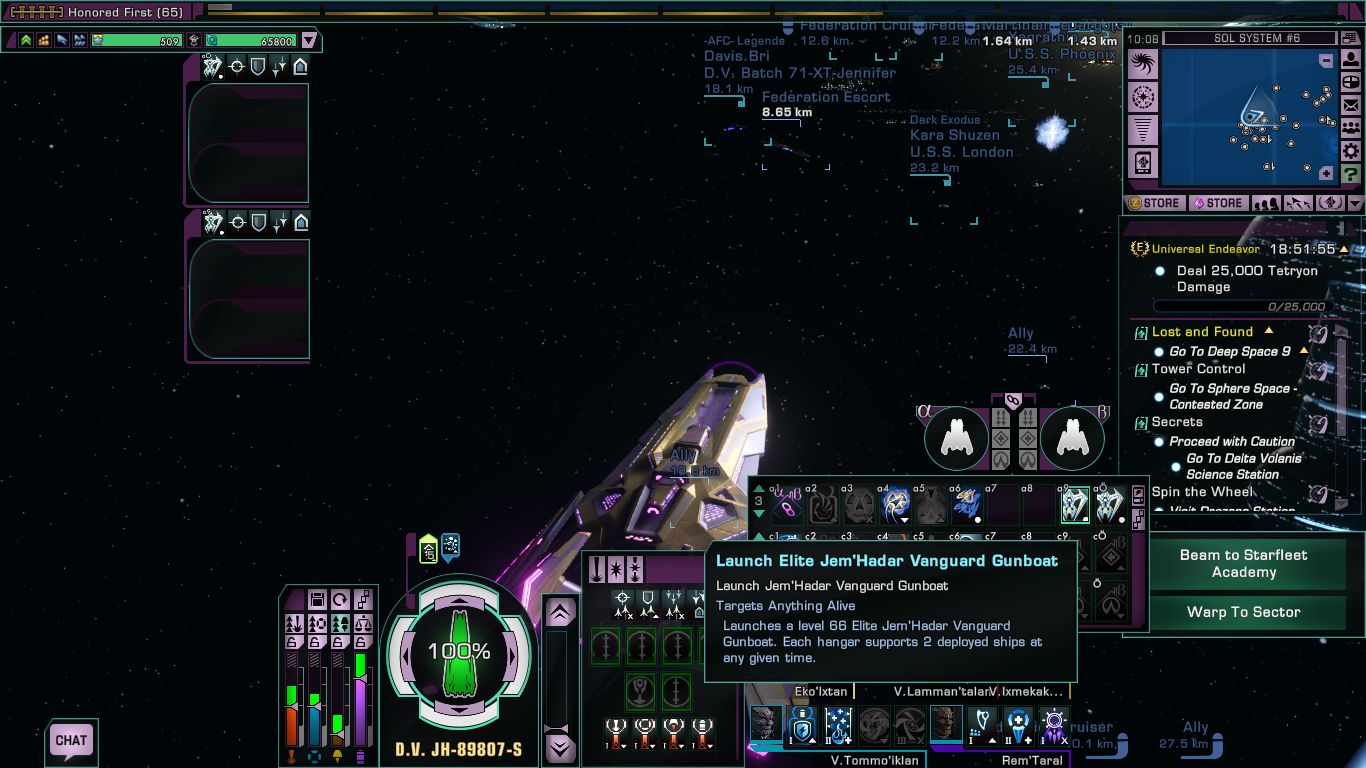Decrease throttle with the double down-arrow button
The image size is (1366, 768).
coord(561,746)
